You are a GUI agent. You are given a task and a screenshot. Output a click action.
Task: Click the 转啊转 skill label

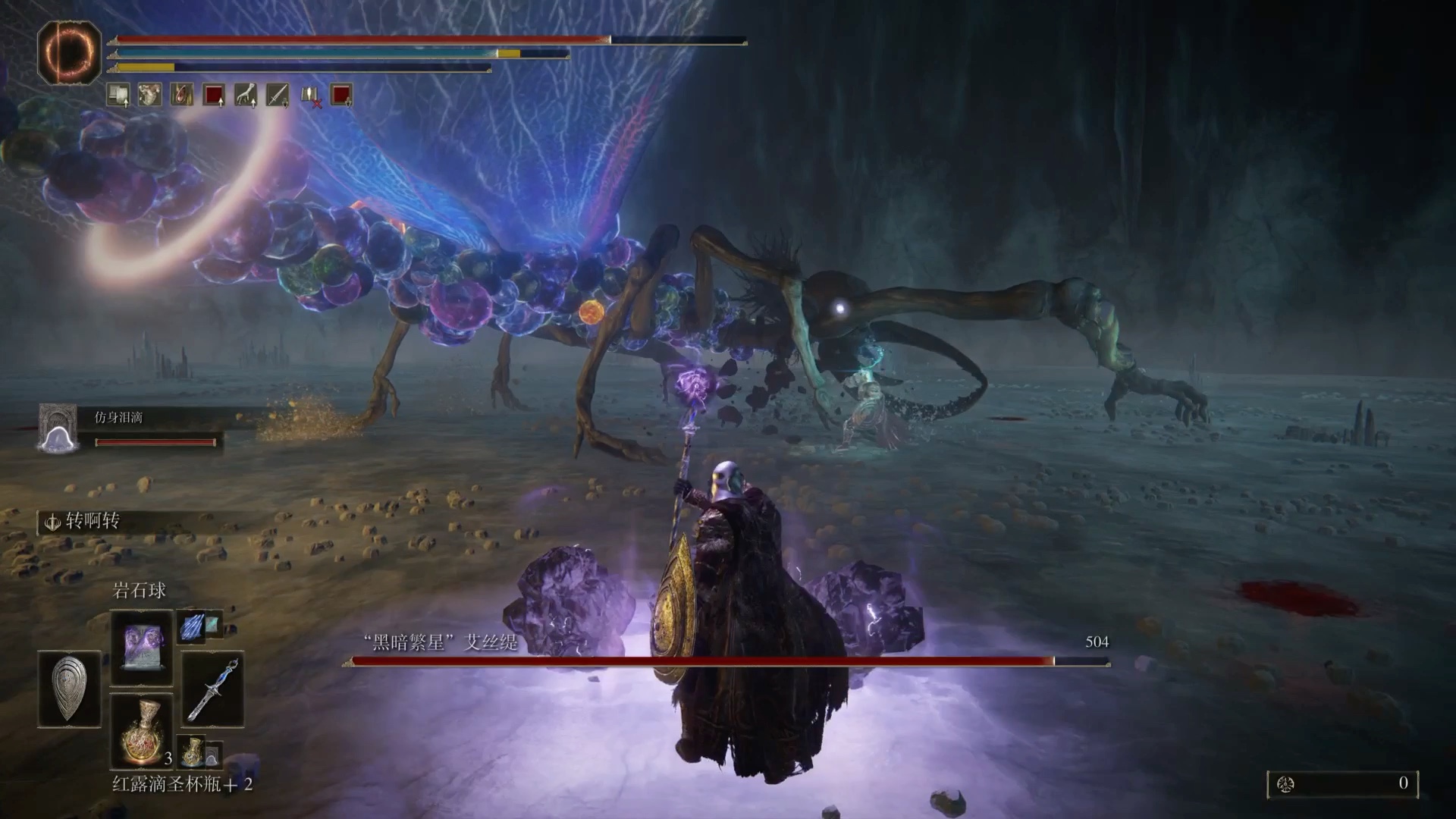tap(92, 521)
